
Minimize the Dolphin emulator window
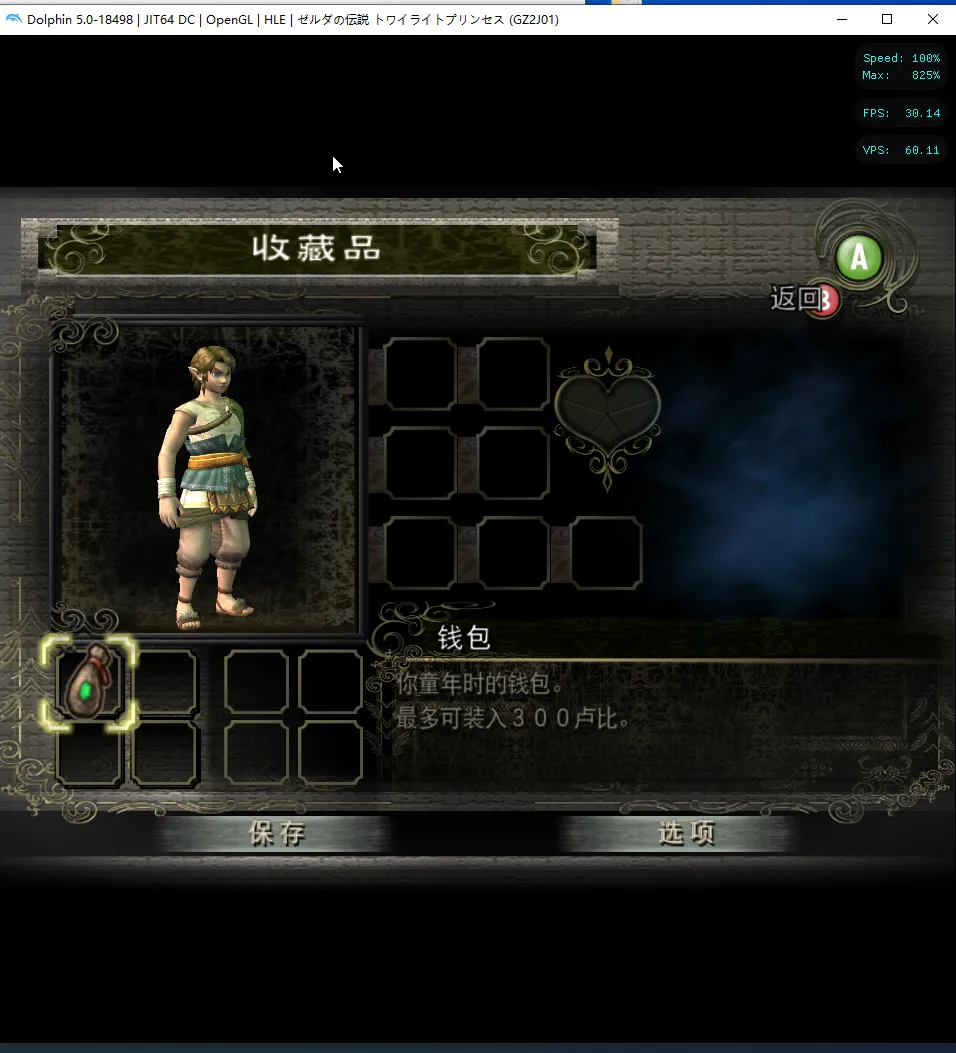pos(840,19)
